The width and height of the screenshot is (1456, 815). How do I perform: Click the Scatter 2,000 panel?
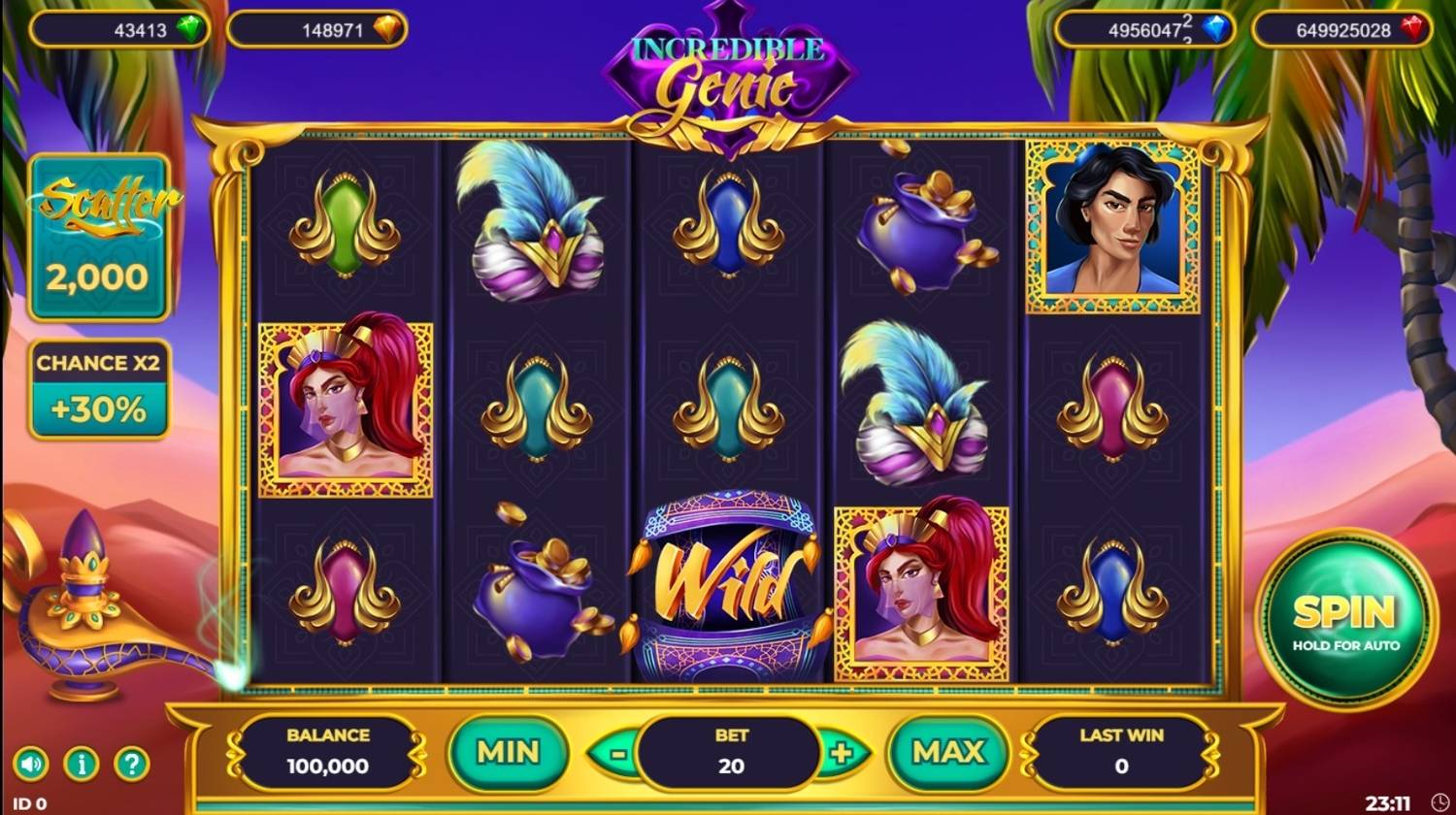[x=100, y=238]
